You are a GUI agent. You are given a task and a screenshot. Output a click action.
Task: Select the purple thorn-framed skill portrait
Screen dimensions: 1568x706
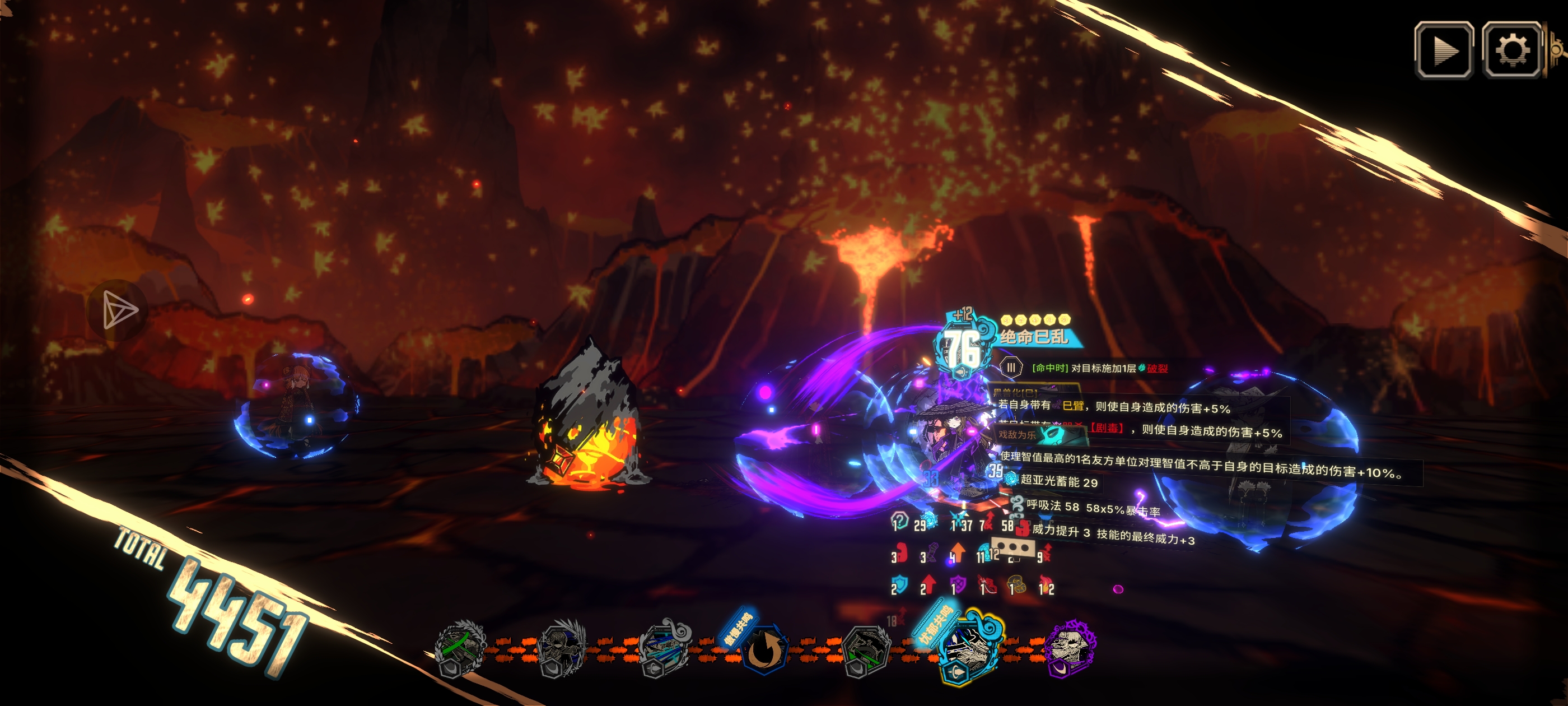[1070, 647]
